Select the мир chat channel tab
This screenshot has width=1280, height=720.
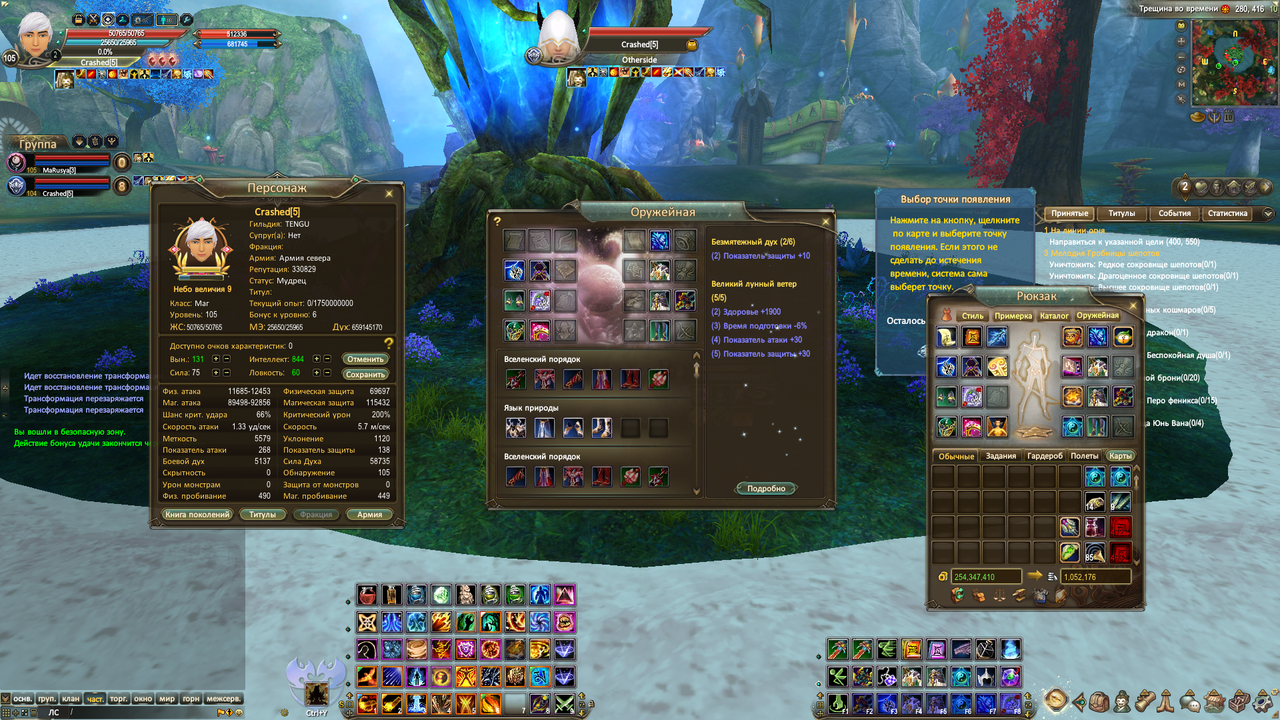pyautogui.click(x=167, y=698)
